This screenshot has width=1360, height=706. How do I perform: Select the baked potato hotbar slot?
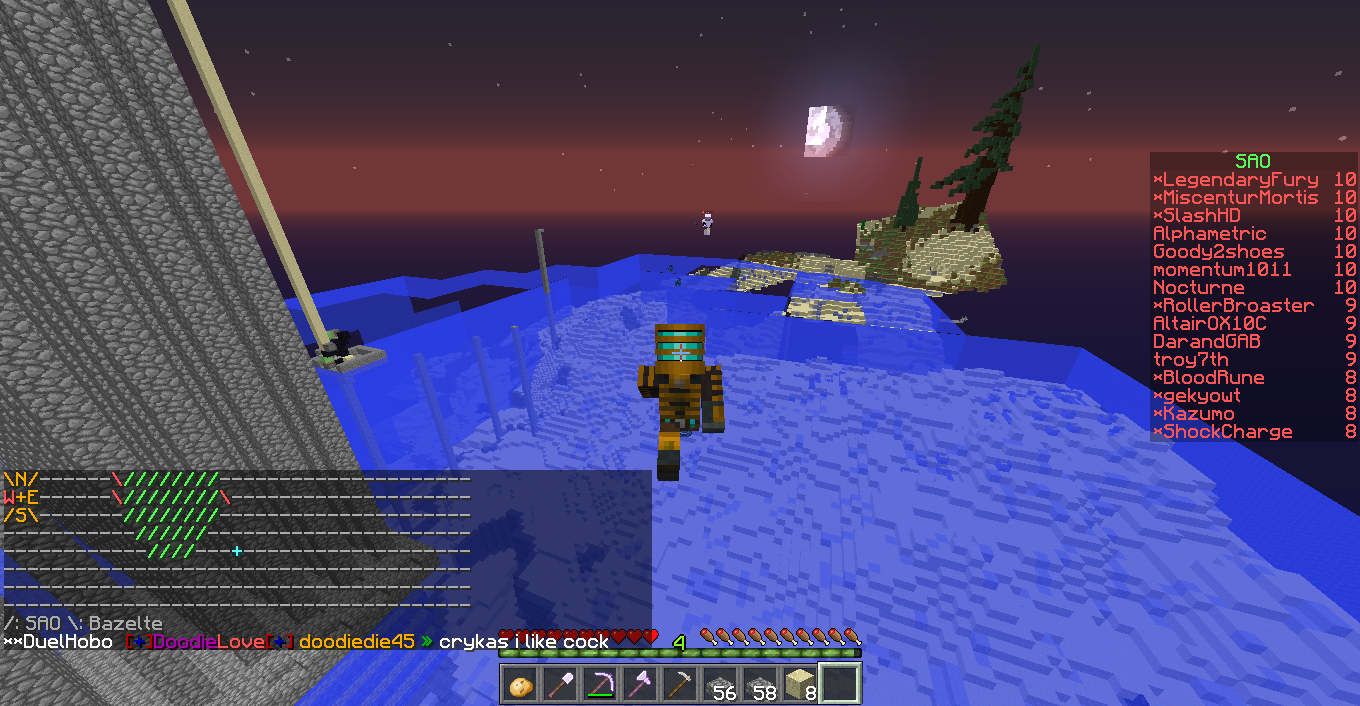[x=520, y=686]
